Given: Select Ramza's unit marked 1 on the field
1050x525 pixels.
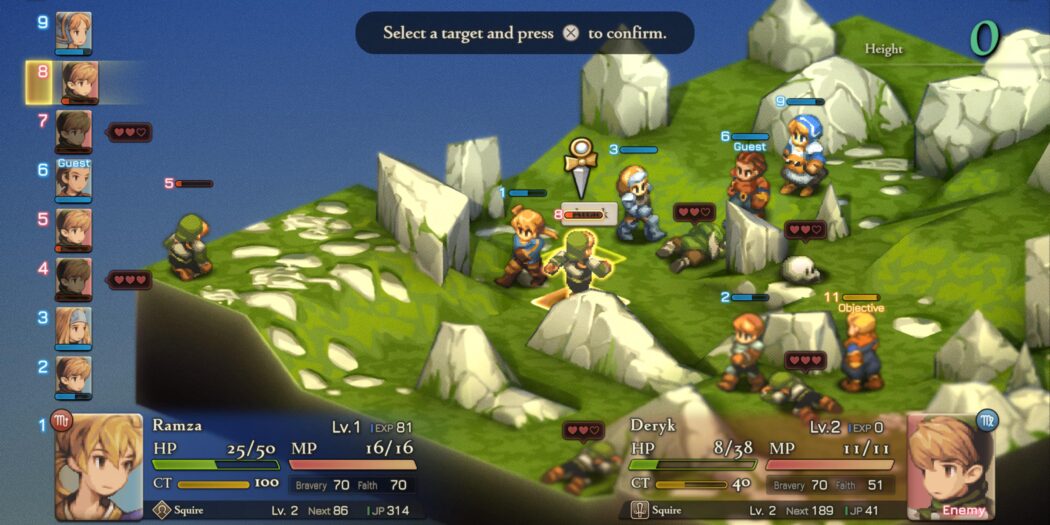Looking at the screenshot, I should [x=523, y=245].
